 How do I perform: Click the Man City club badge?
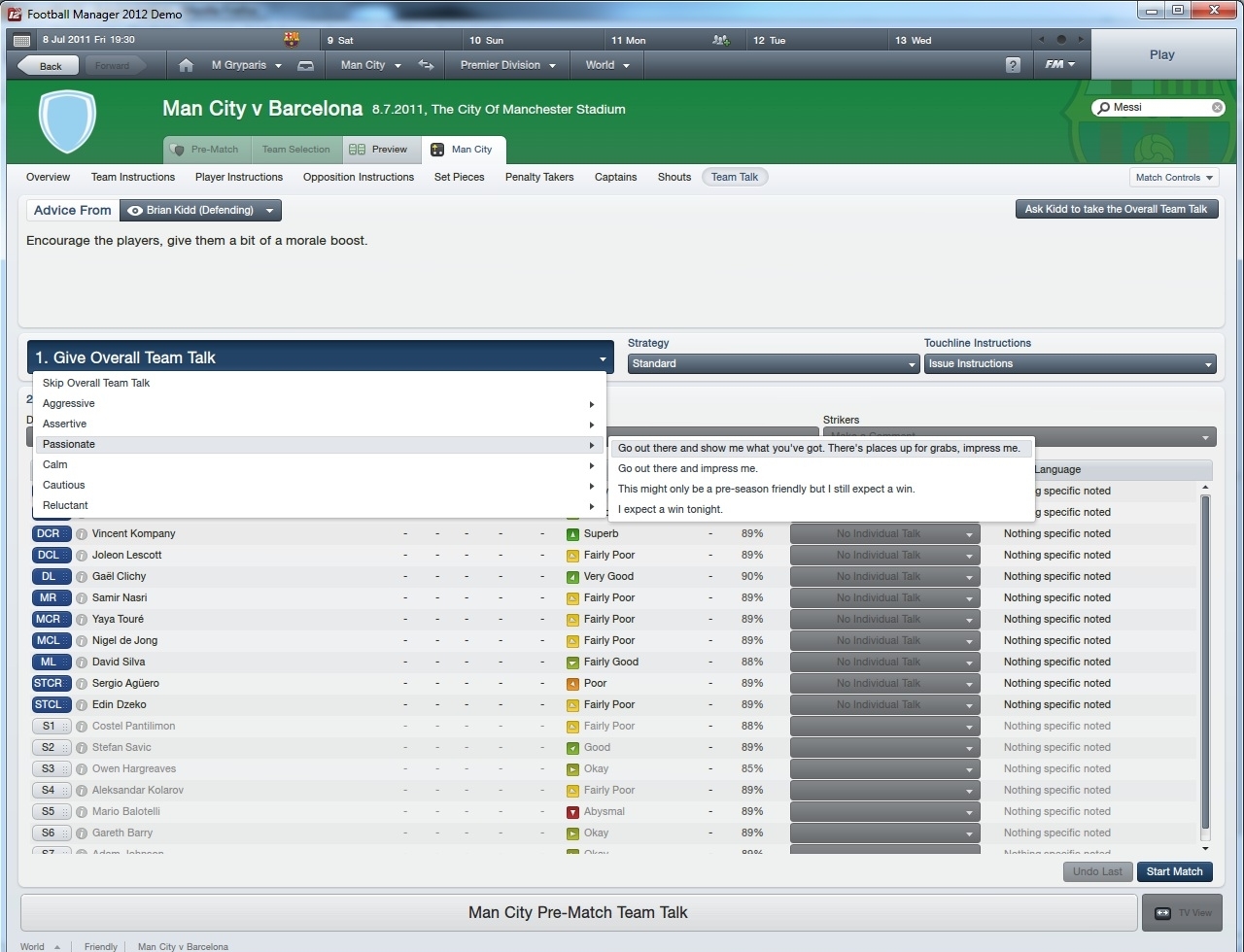click(x=66, y=121)
